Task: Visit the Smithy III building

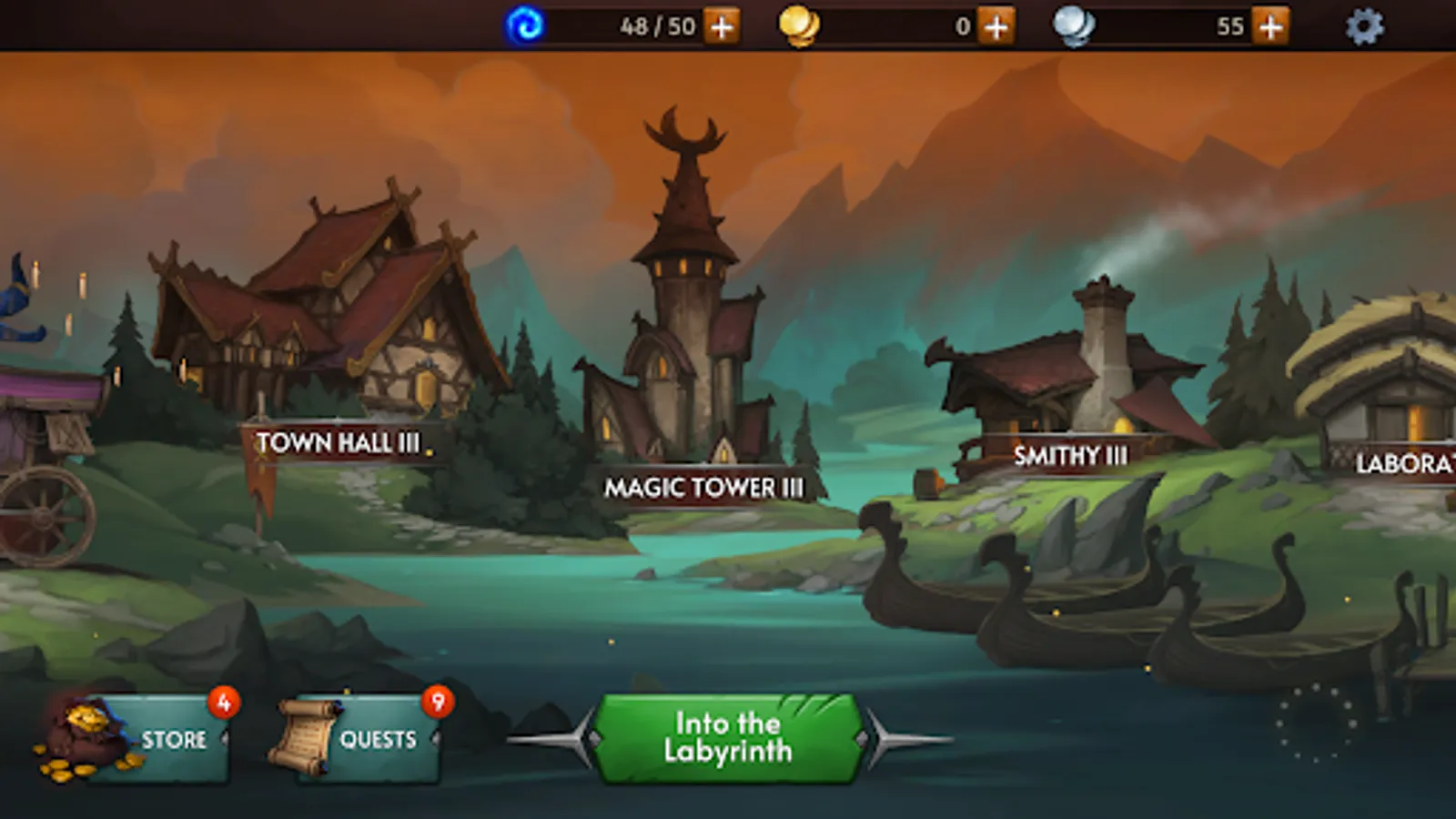Action: pyautogui.click(x=1072, y=453)
